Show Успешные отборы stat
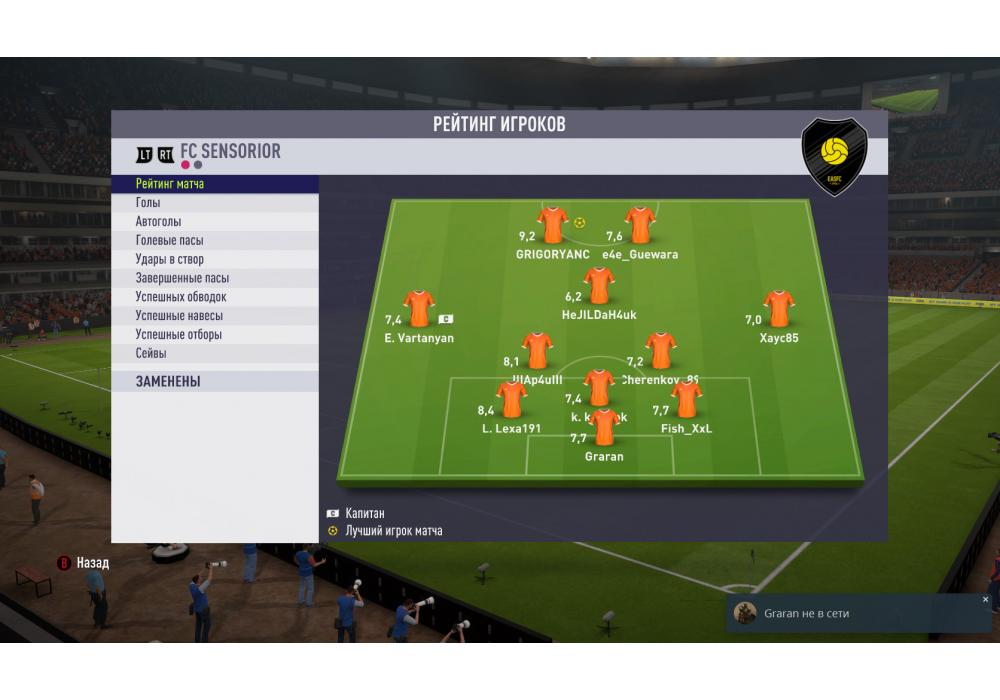Image resolution: width=1000 pixels, height=700 pixels. tap(215, 335)
